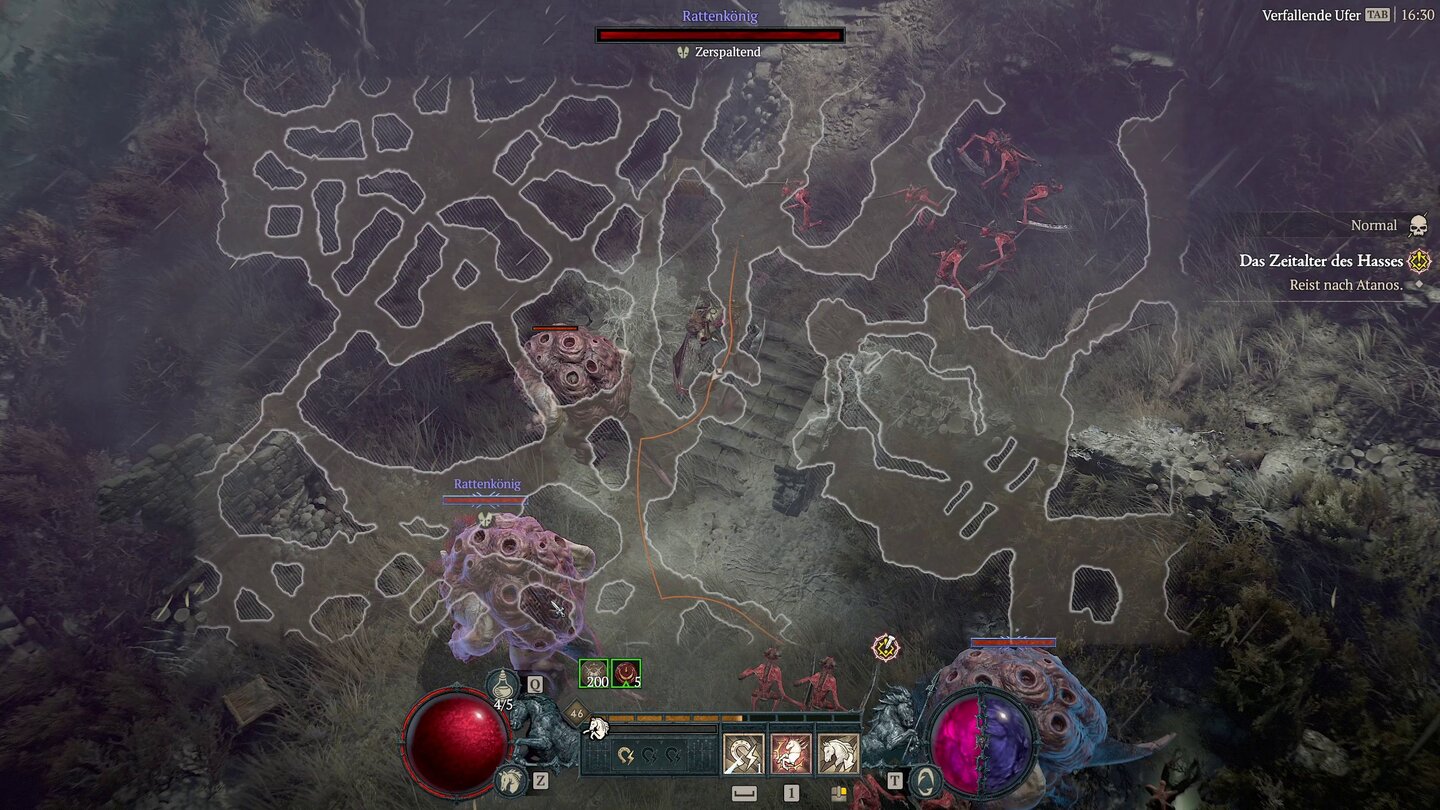Image resolution: width=1440 pixels, height=810 pixels.
Task: Dismiss the 200-stack buff icon
Action: (x=594, y=674)
